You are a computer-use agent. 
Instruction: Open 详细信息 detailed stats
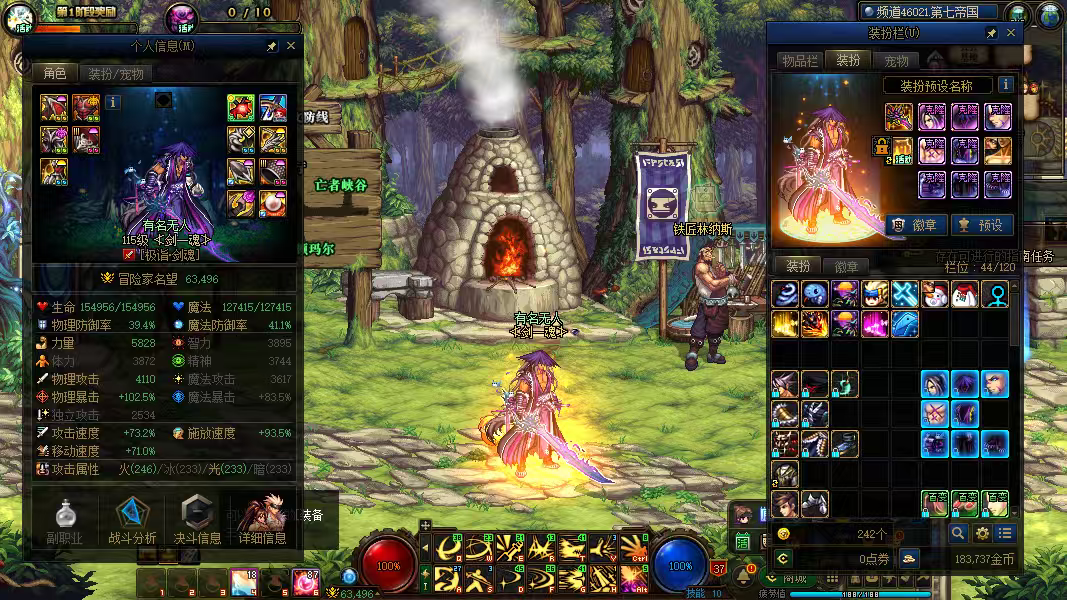tap(263, 520)
